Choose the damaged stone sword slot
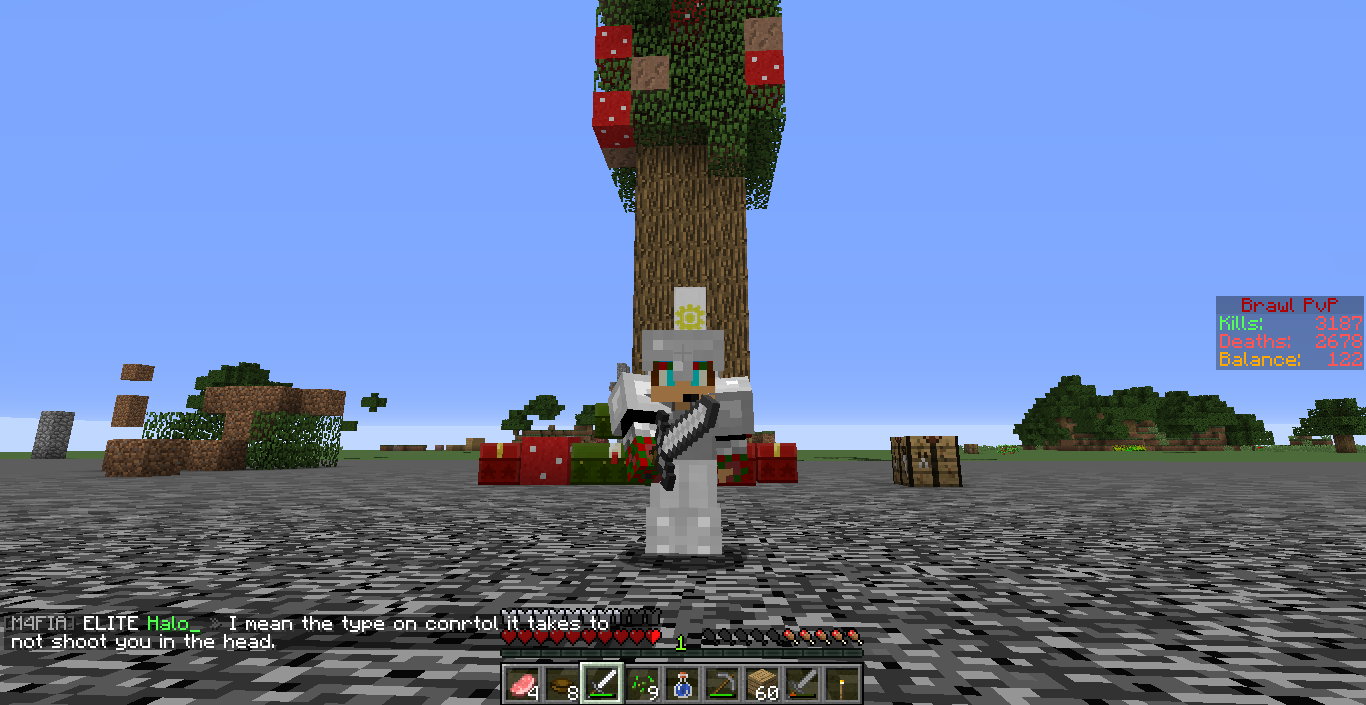The image size is (1366, 705). point(801,684)
